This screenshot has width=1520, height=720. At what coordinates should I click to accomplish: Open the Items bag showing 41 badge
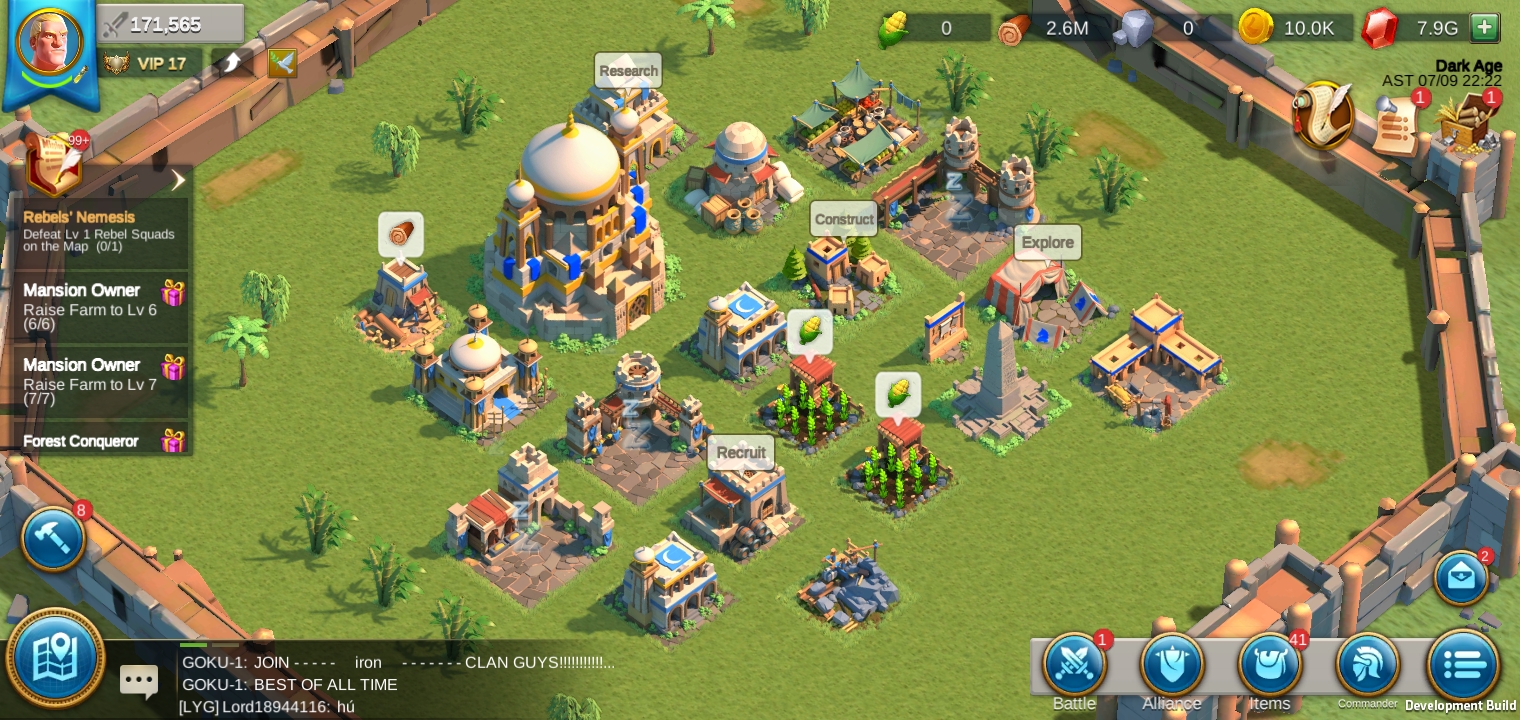1270,663
